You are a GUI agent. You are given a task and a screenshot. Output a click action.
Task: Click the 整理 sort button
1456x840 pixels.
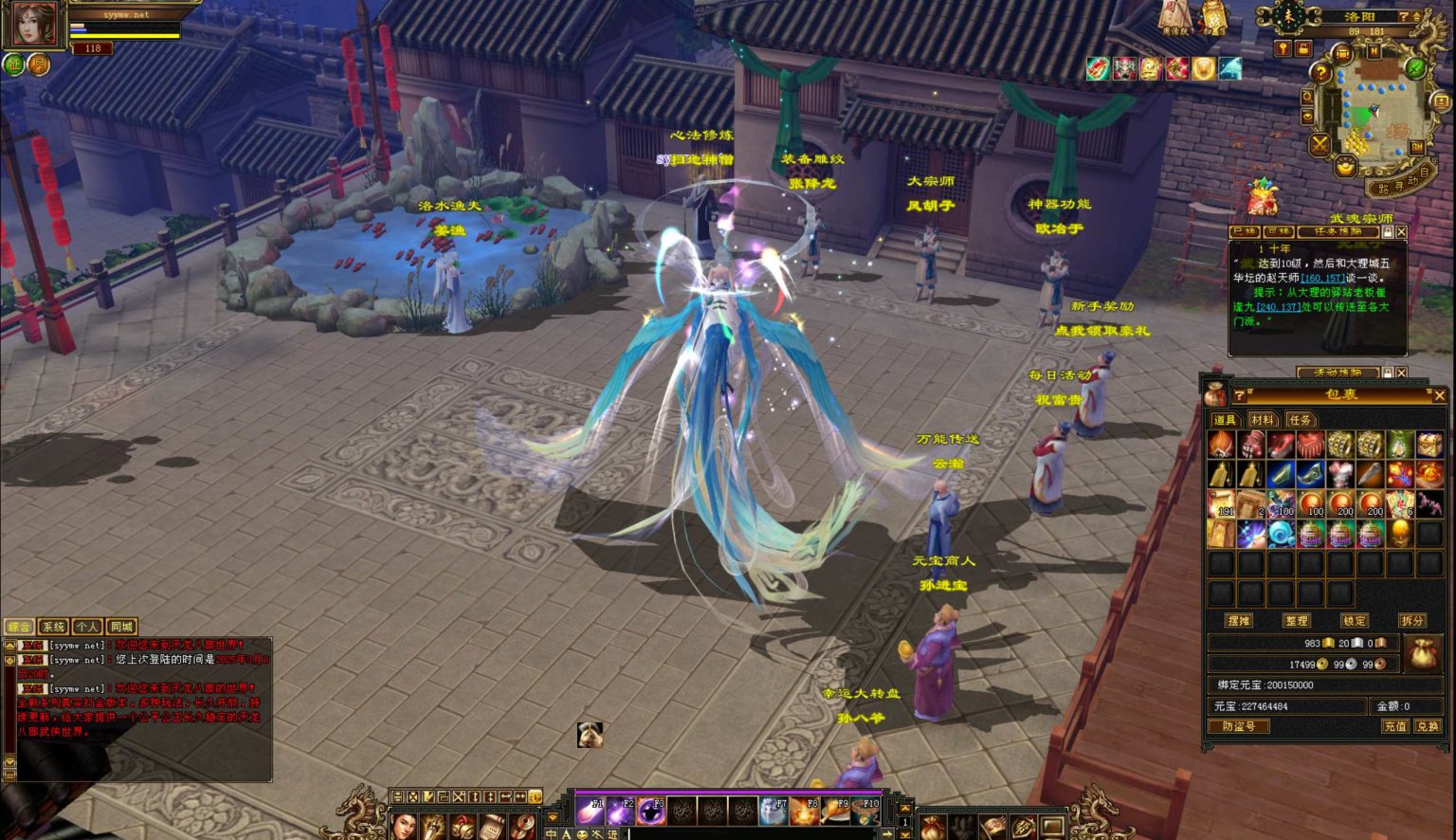coord(1296,620)
